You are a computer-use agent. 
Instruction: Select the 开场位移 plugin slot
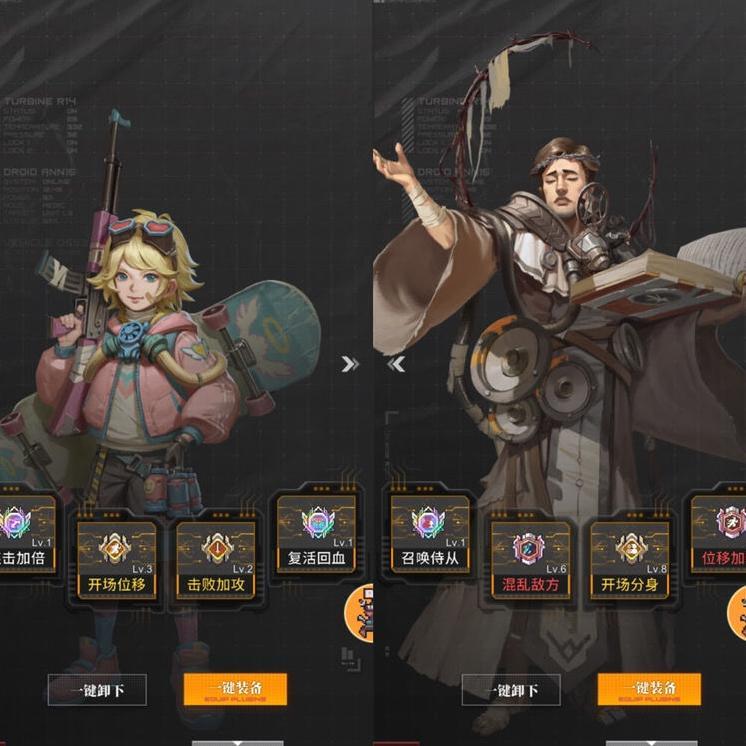pos(116,558)
